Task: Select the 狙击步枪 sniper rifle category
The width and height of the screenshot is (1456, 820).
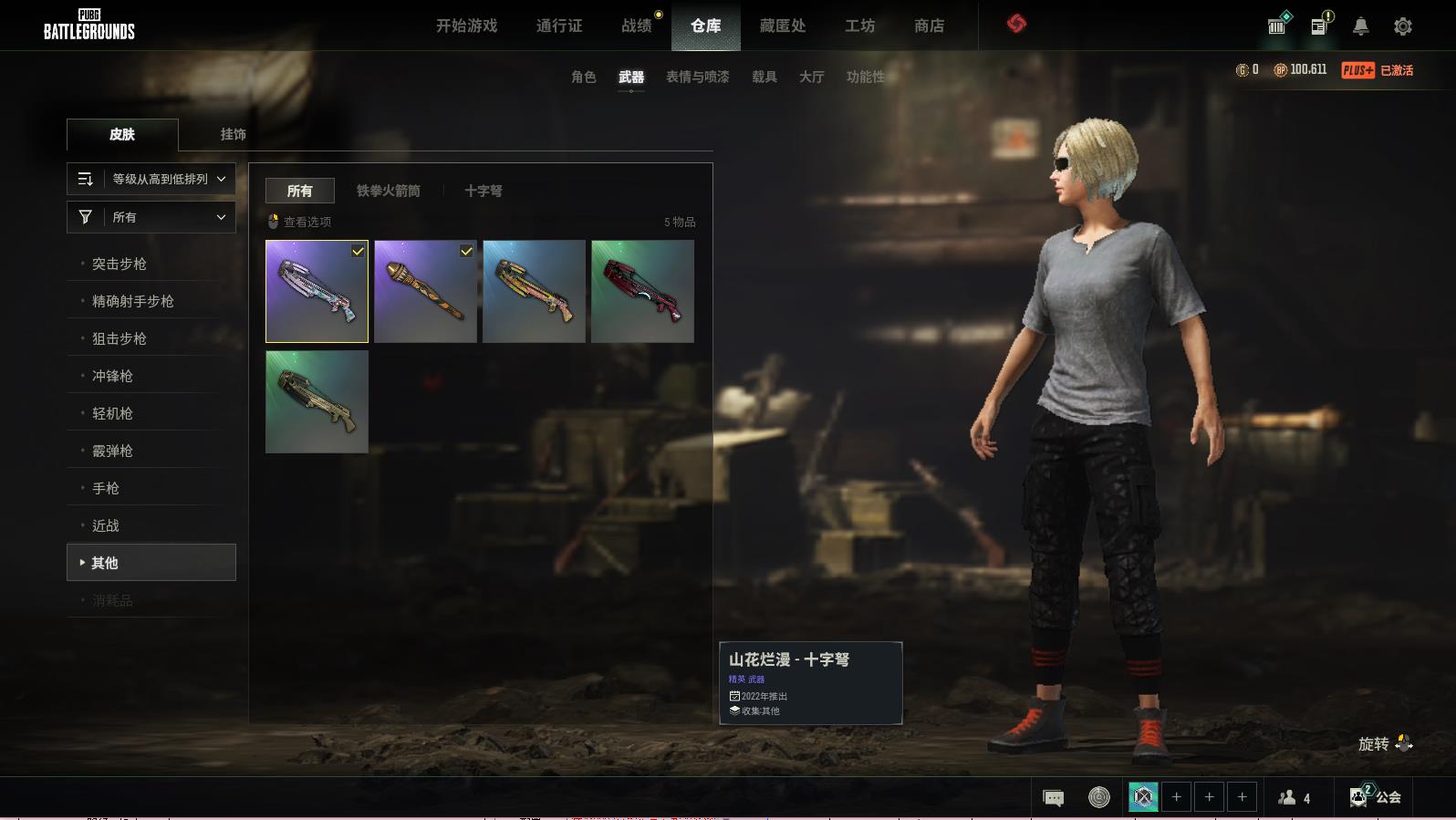Action: (x=120, y=338)
